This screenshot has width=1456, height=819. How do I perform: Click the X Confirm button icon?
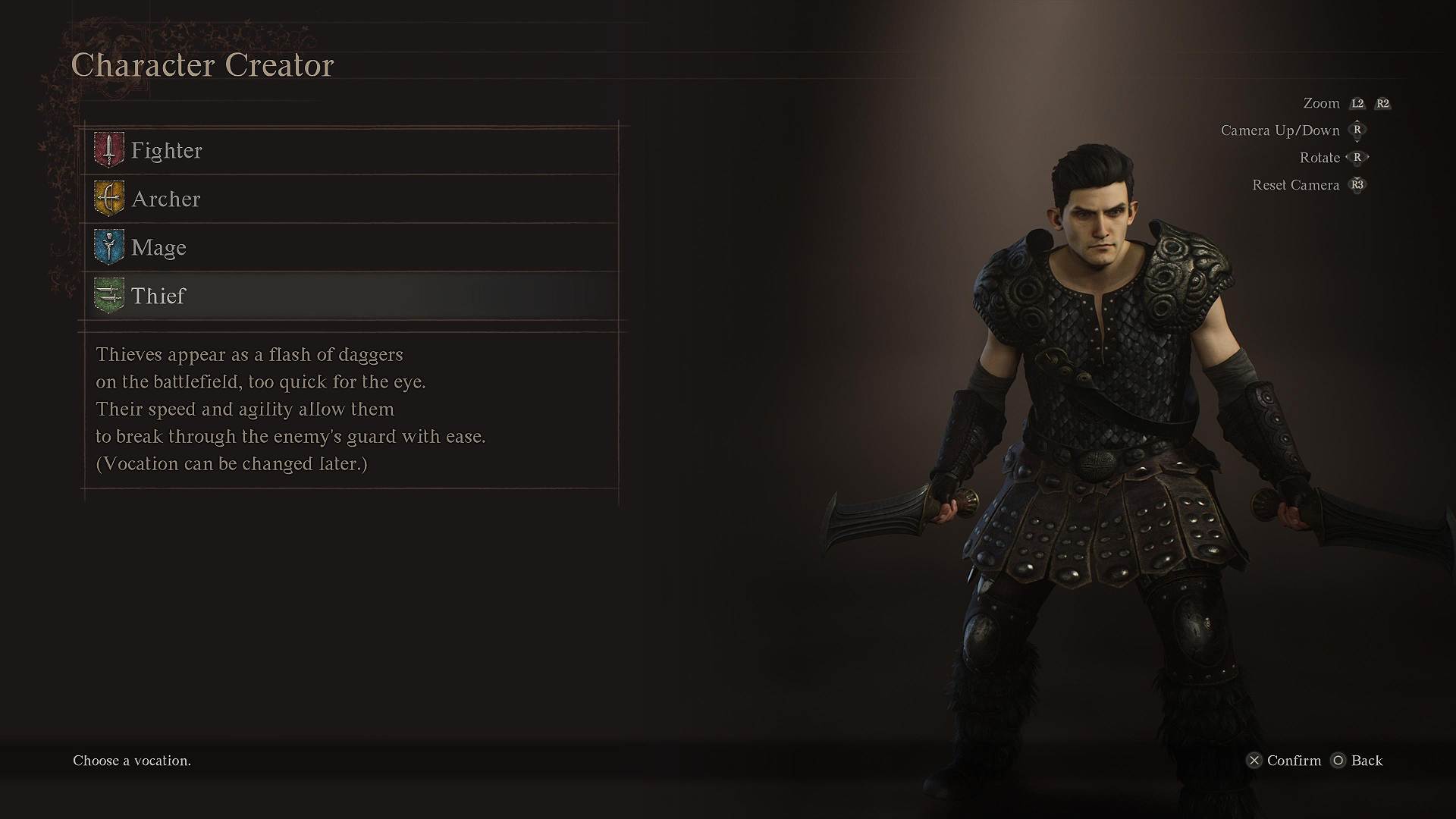1255,761
